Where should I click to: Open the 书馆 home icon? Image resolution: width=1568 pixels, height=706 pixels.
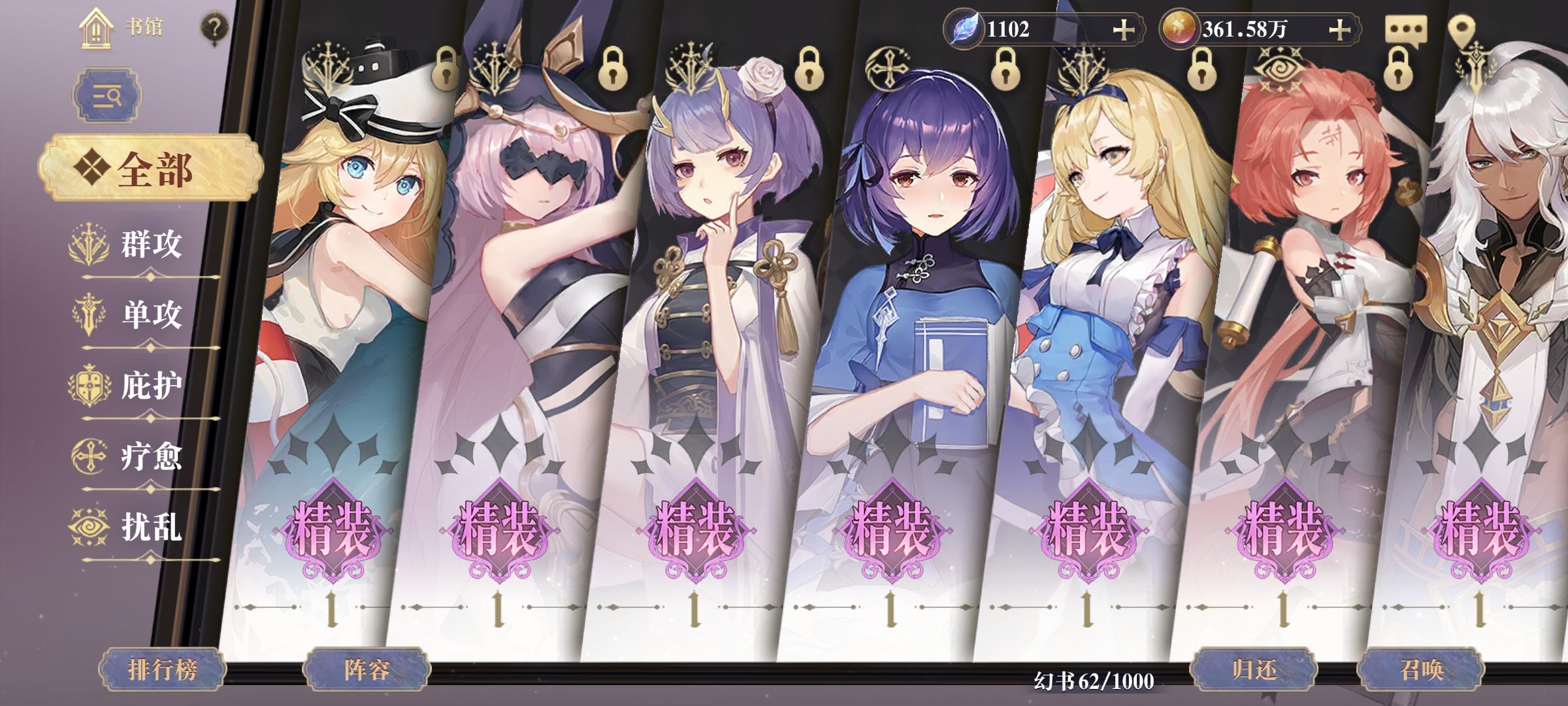click(97, 29)
